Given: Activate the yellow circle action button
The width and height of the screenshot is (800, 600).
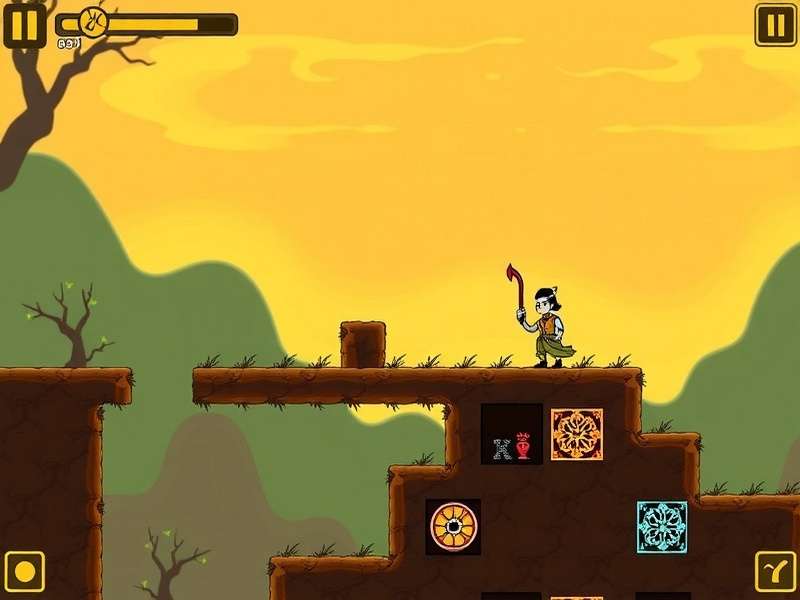Looking at the screenshot, I should [x=24, y=572].
